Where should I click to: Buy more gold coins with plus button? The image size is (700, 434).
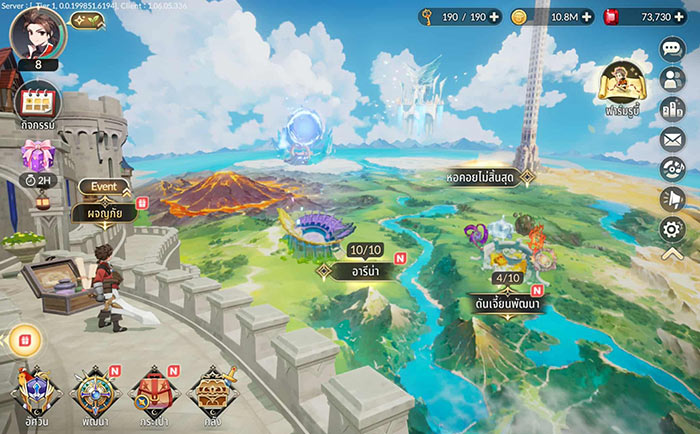[586, 17]
